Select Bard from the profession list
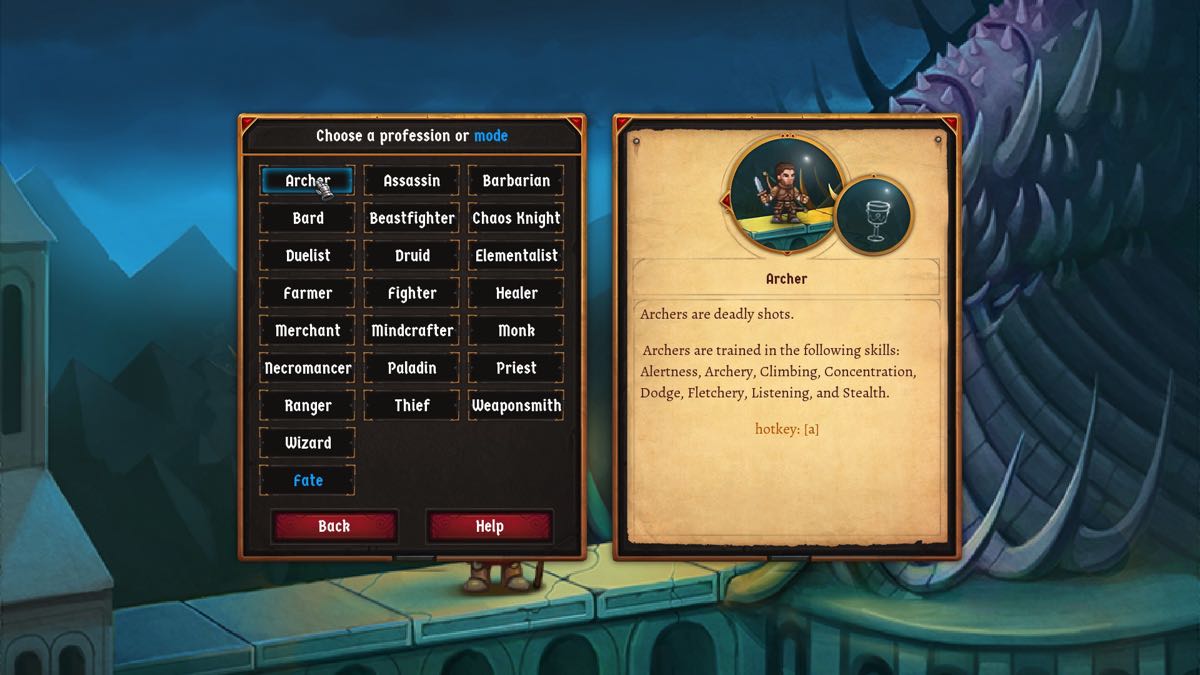 coord(307,218)
